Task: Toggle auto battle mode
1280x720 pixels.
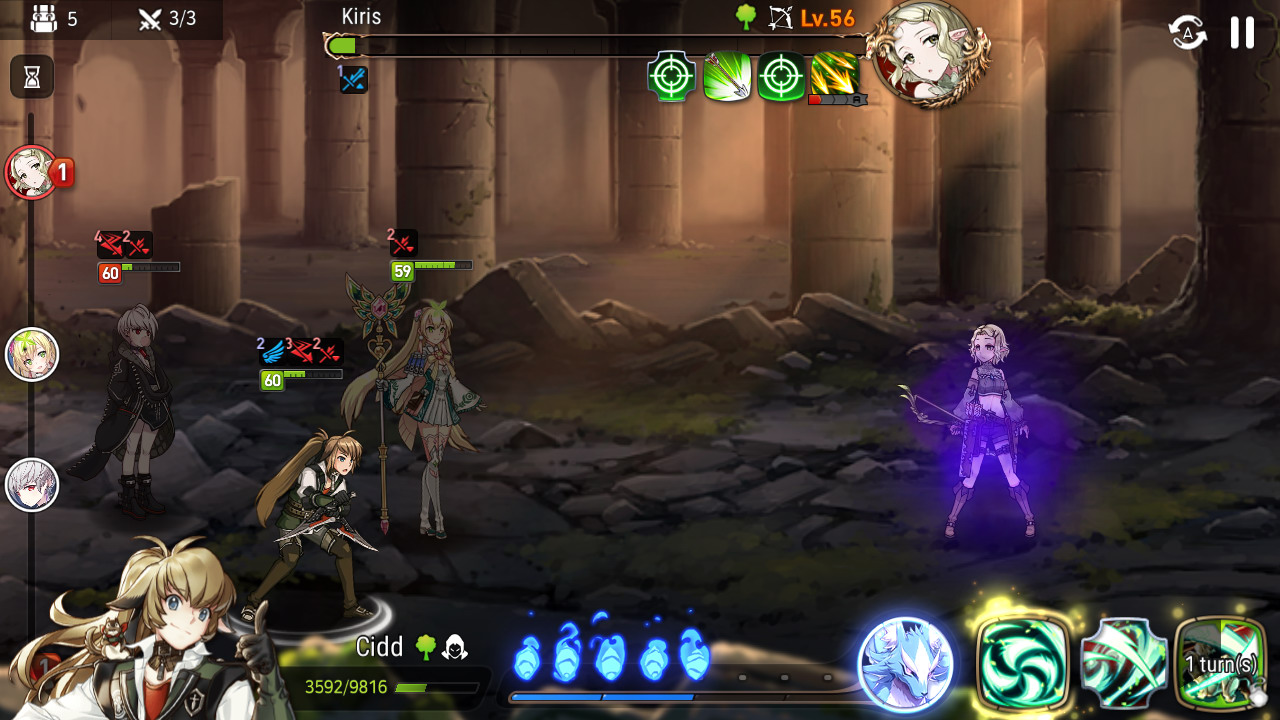Action: click(x=1187, y=33)
